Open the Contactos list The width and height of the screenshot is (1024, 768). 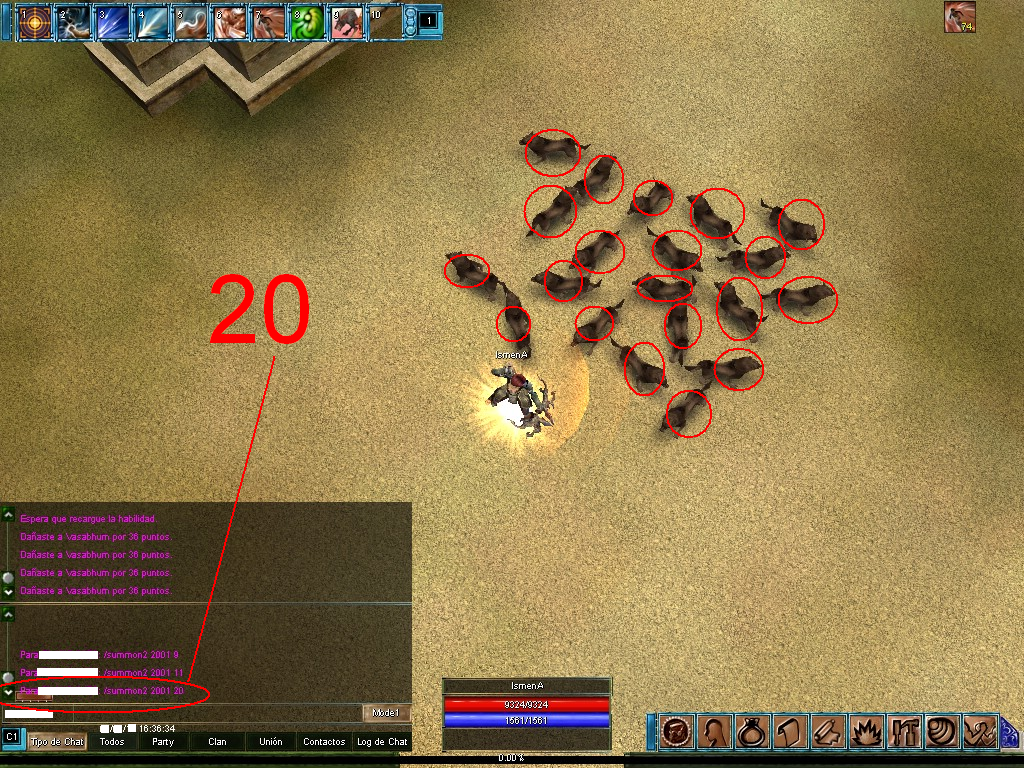pyautogui.click(x=324, y=742)
